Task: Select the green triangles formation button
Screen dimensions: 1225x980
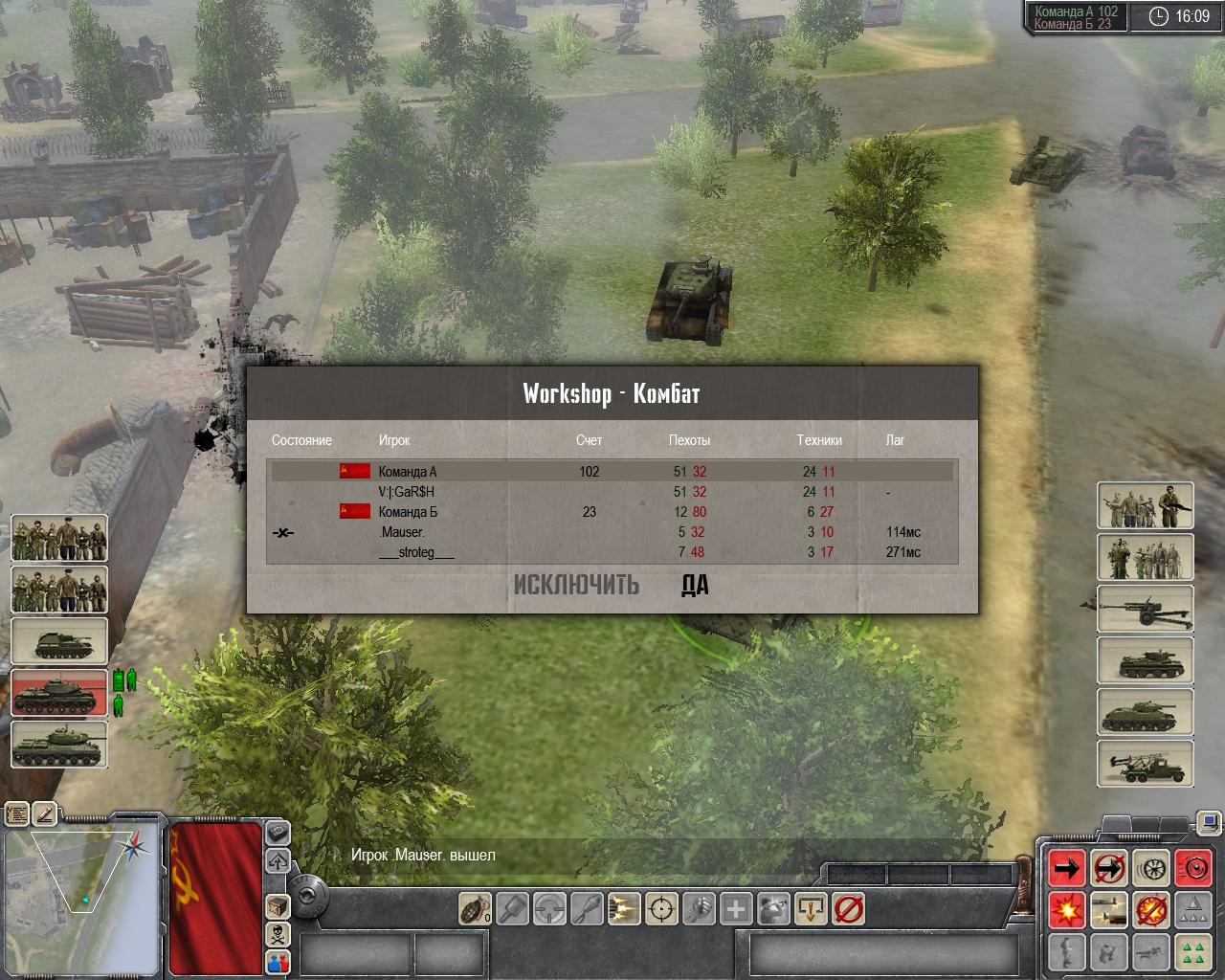Action: pyautogui.click(x=1192, y=951)
